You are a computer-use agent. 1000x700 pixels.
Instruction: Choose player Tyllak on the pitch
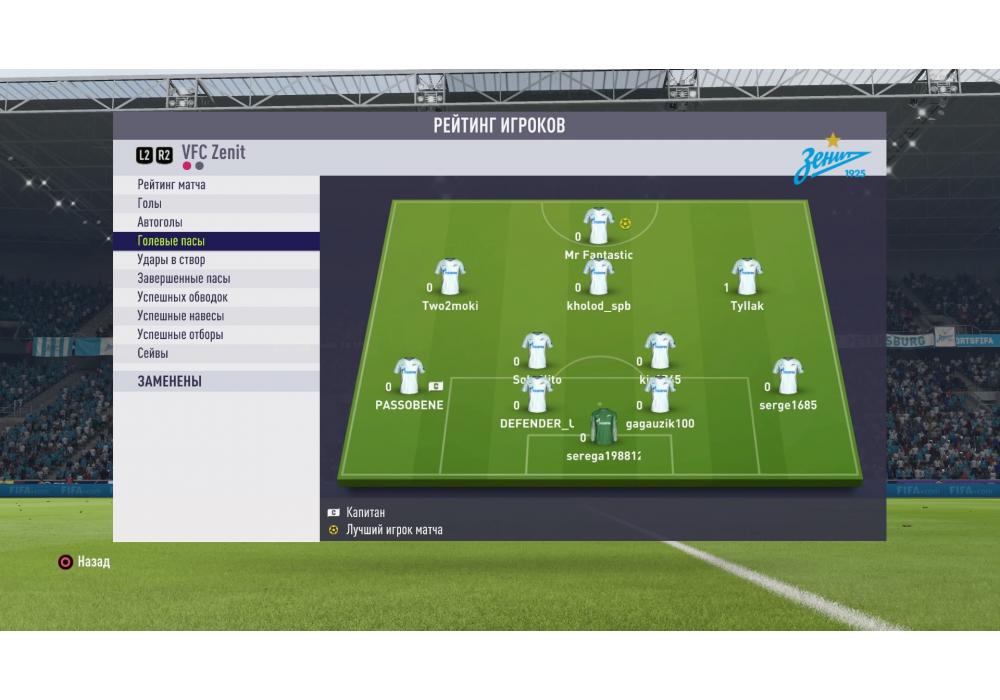(746, 277)
